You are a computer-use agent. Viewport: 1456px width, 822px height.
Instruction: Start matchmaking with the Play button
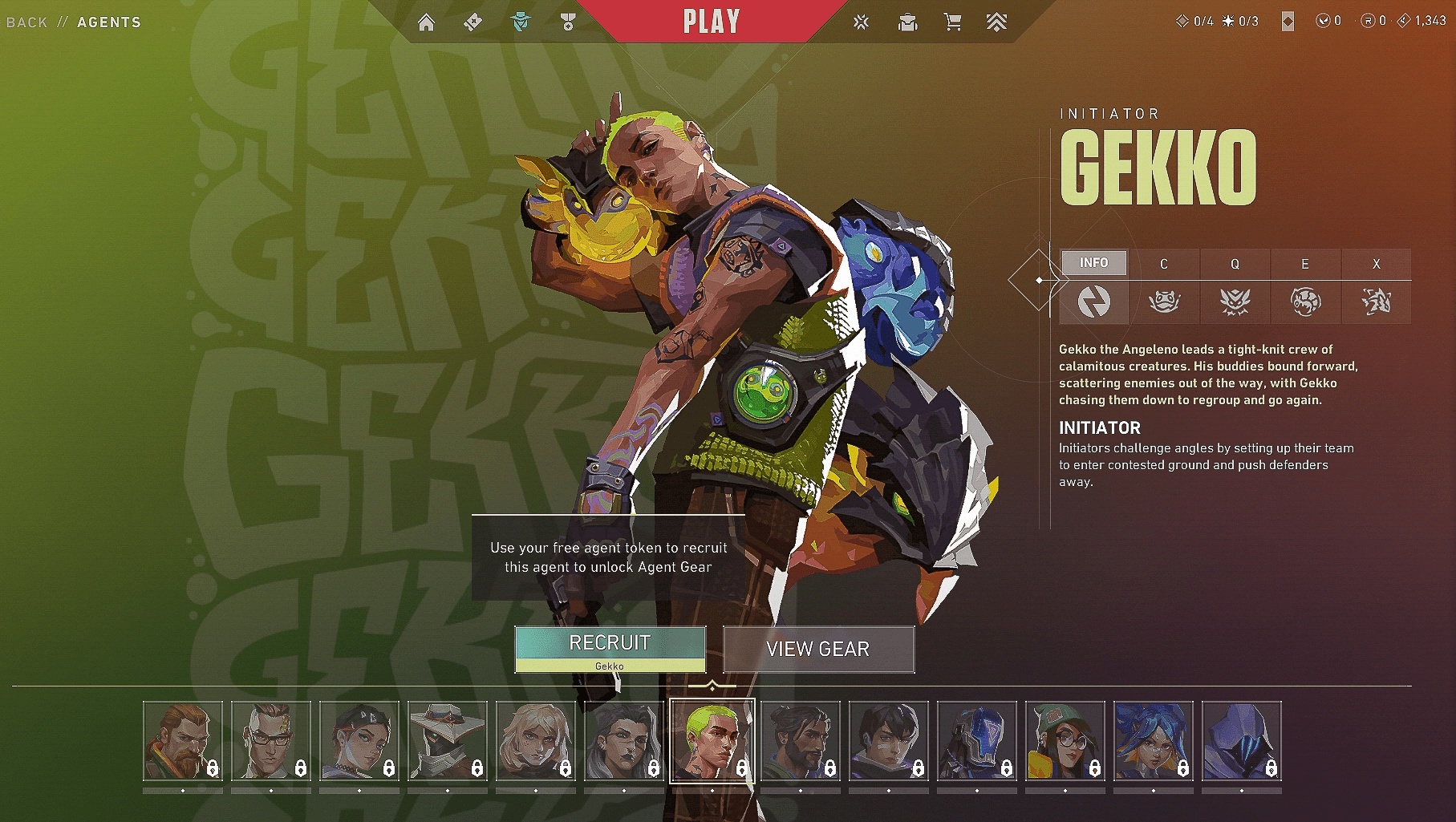[x=711, y=22]
